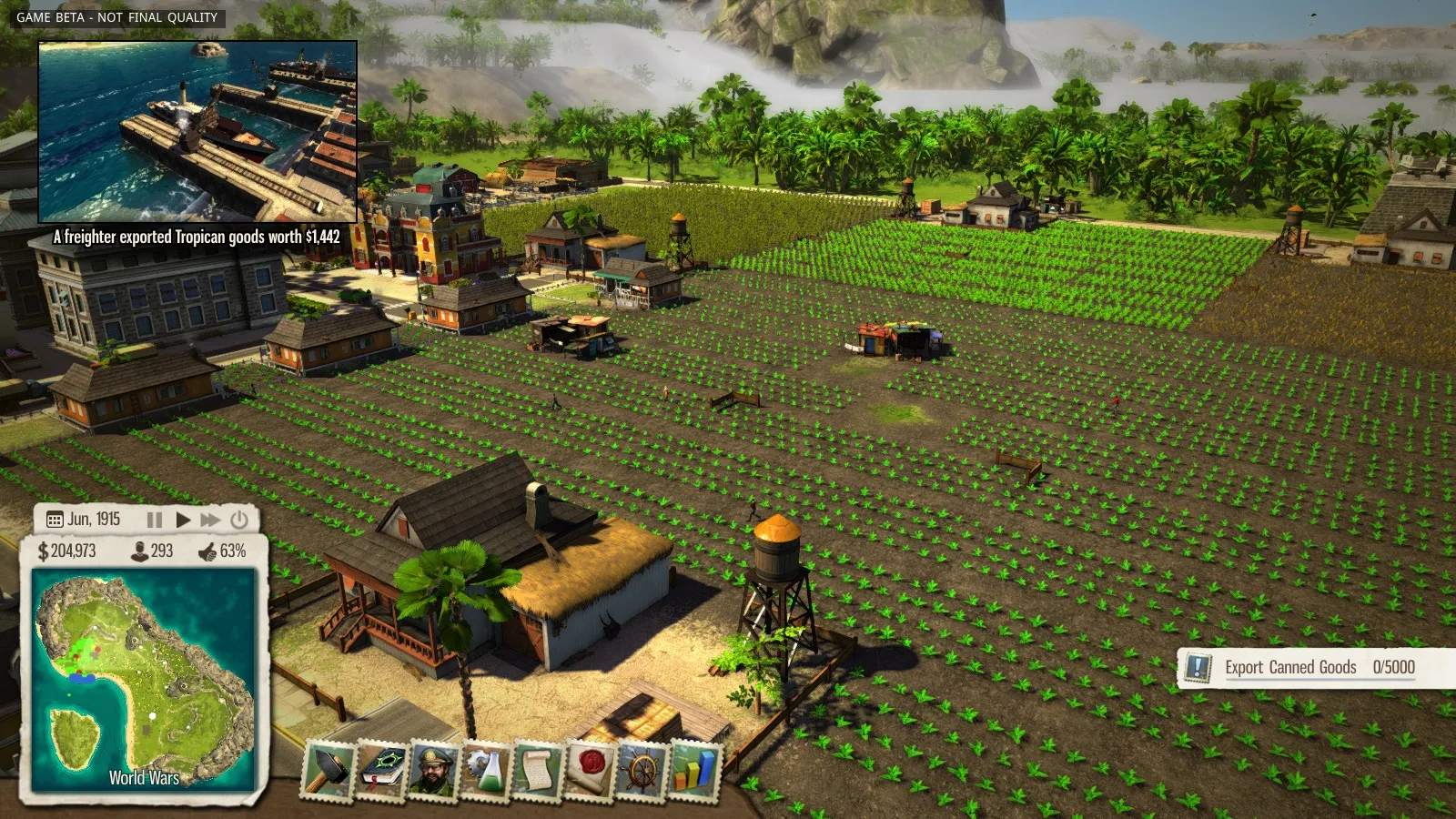Set game speed to normal play
The image size is (1456, 819).
tap(183, 520)
